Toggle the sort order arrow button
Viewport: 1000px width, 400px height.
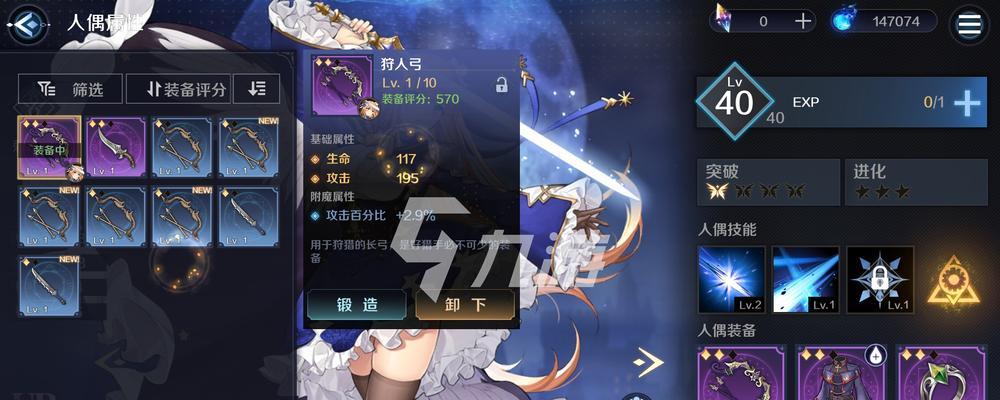[257, 89]
